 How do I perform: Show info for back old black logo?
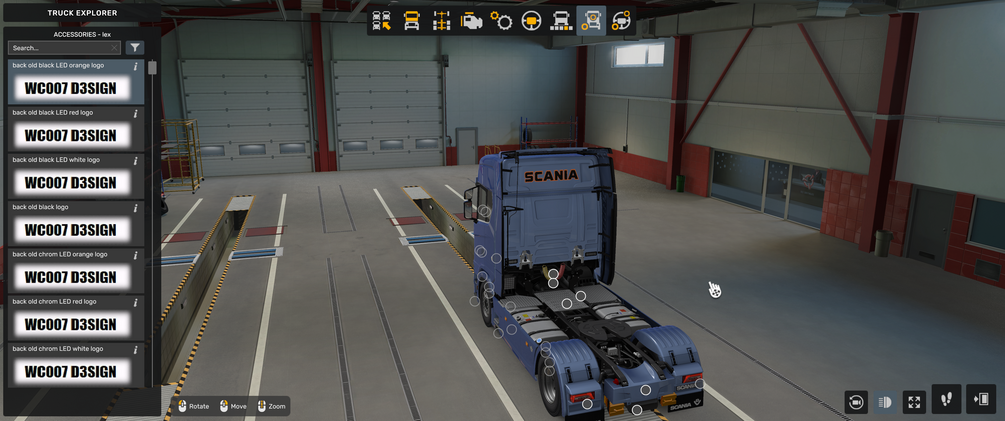[x=136, y=208]
